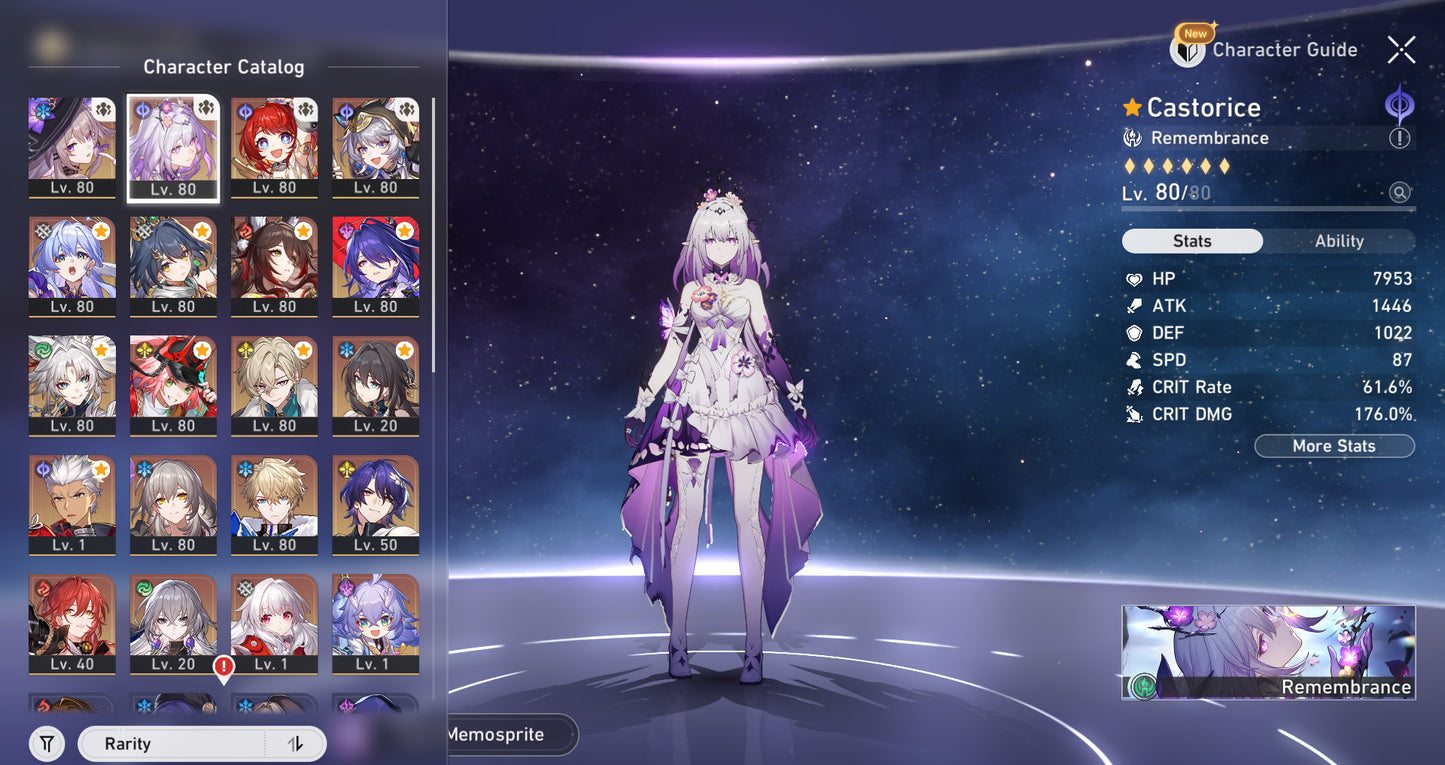The width and height of the screenshot is (1445, 765).
Task: Click the info icon beside Remembrance
Action: pos(1399,139)
